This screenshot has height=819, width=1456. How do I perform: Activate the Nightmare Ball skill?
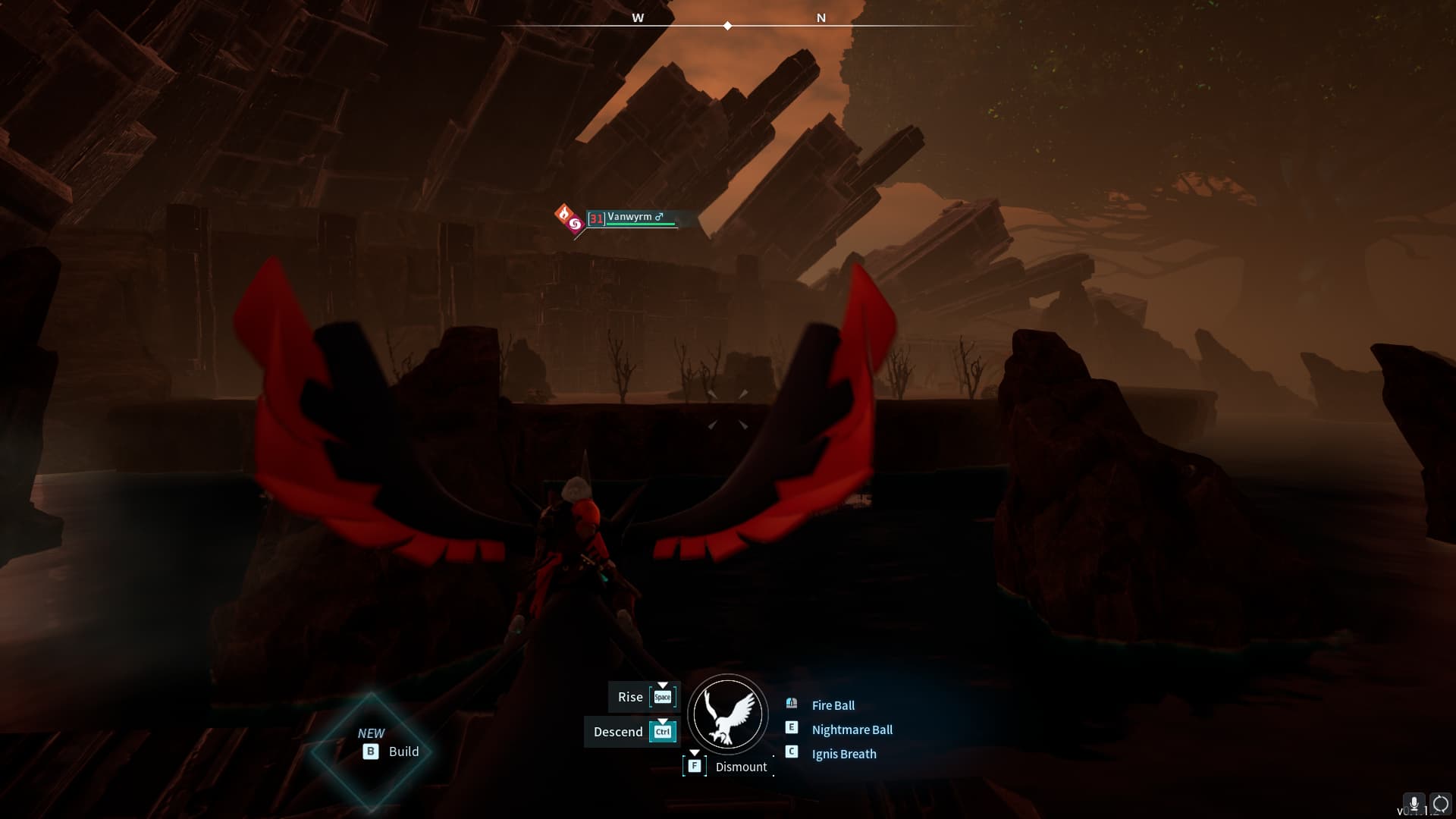click(x=852, y=730)
